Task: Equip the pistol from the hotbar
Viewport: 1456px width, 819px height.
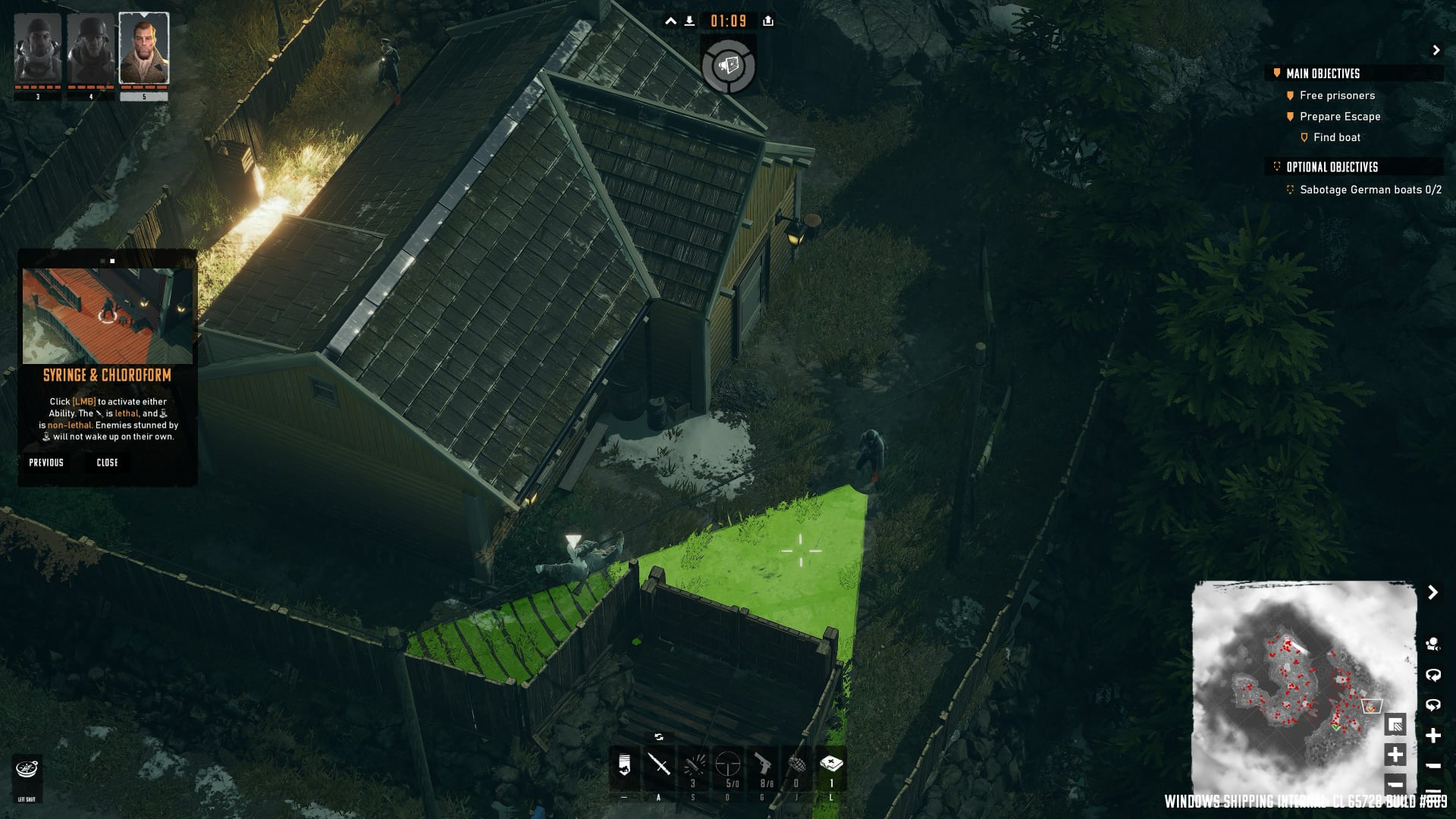Action: click(763, 764)
